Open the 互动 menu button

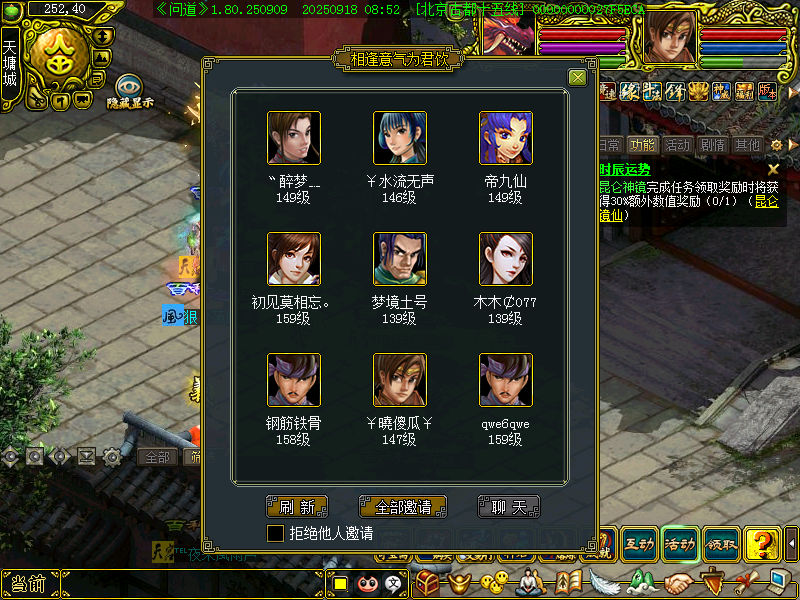click(639, 543)
